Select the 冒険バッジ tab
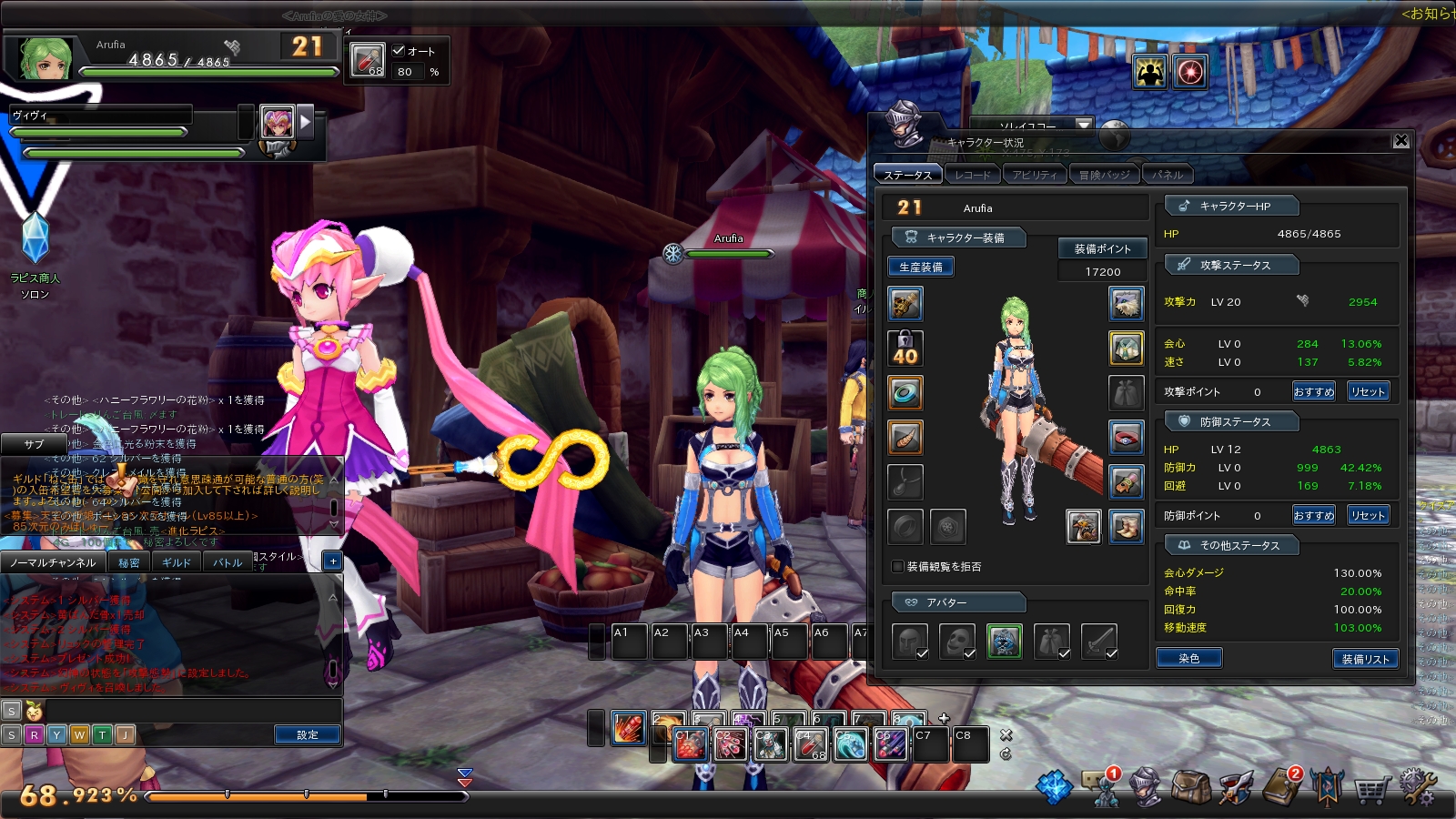 1104,175
